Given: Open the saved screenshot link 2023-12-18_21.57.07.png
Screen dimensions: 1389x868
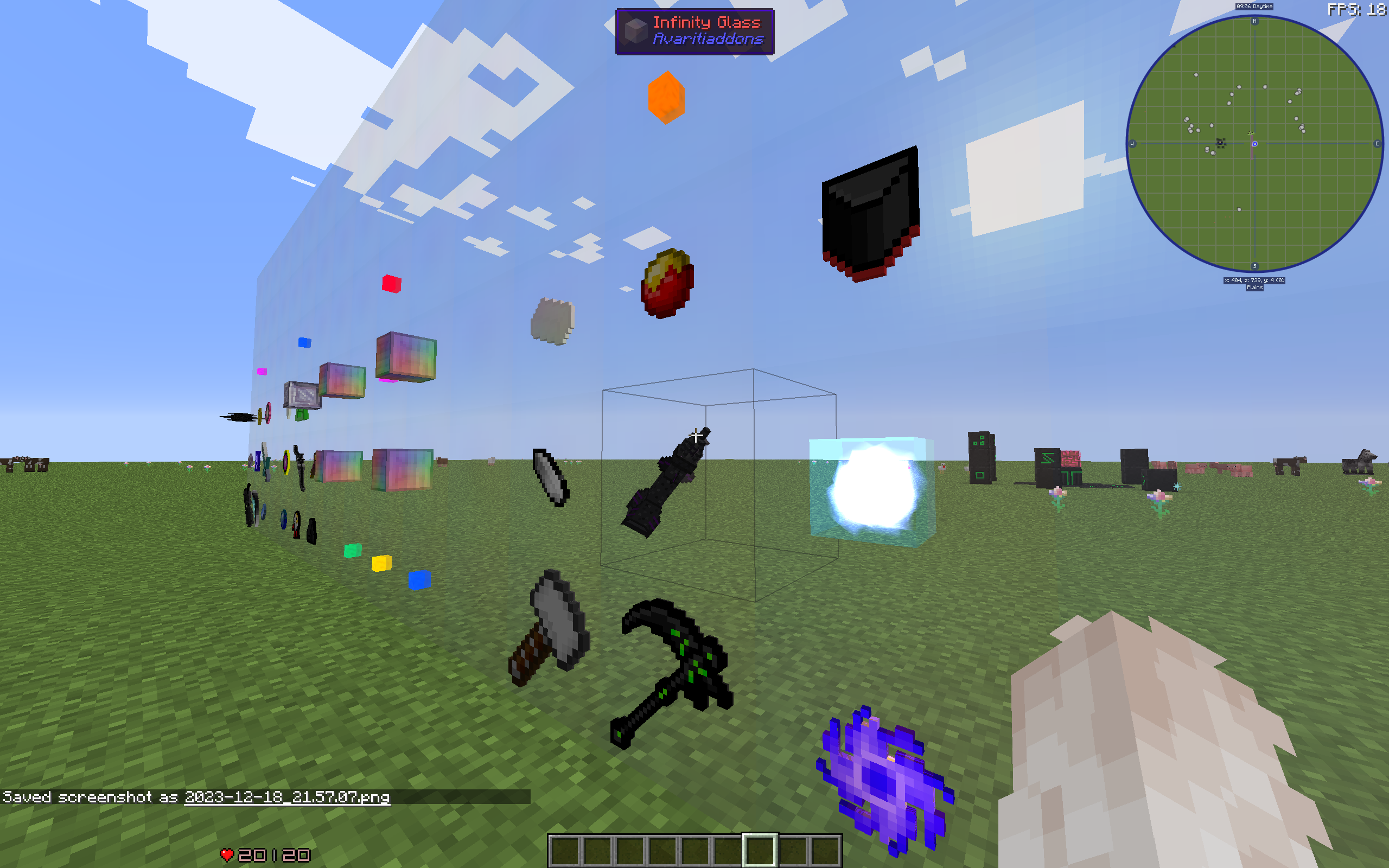Looking at the screenshot, I should [x=287, y=799].
